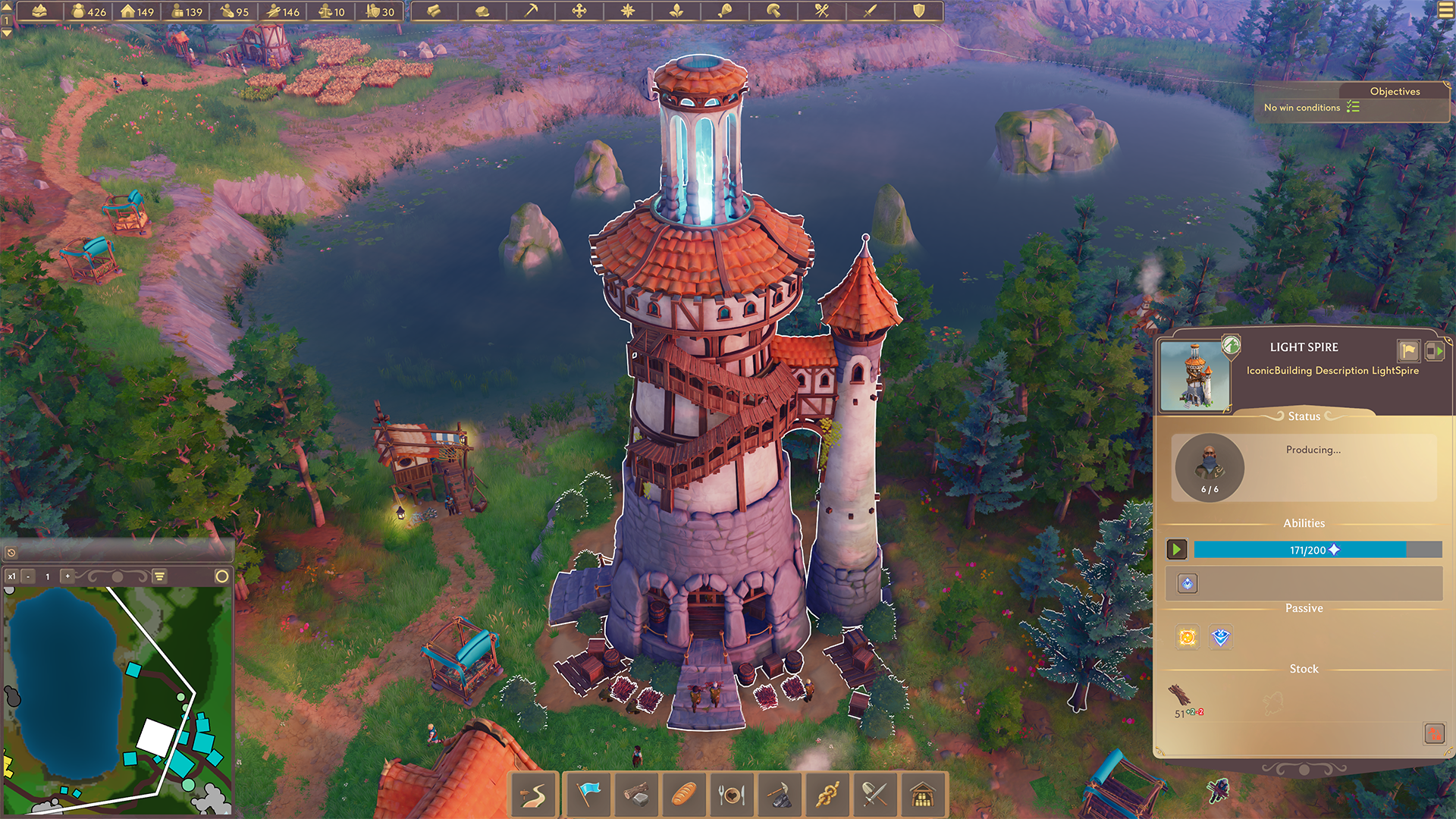This screenshot has height=819, width=1456.
Task: Click the minimap zoom-in plus button
Action: tap(67, 576)
